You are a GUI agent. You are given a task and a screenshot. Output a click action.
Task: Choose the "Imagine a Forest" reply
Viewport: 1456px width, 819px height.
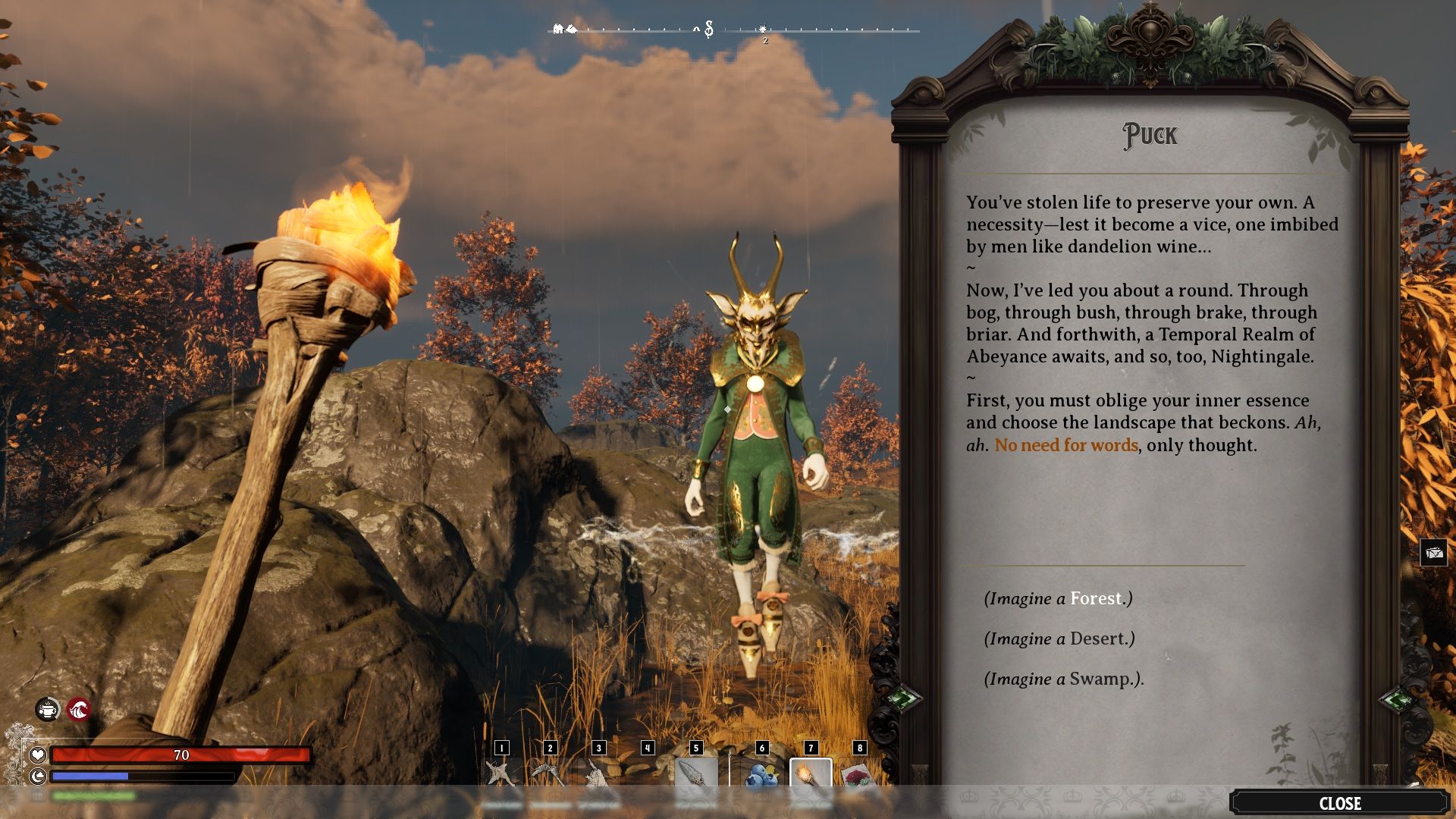tap(1058, 599)
